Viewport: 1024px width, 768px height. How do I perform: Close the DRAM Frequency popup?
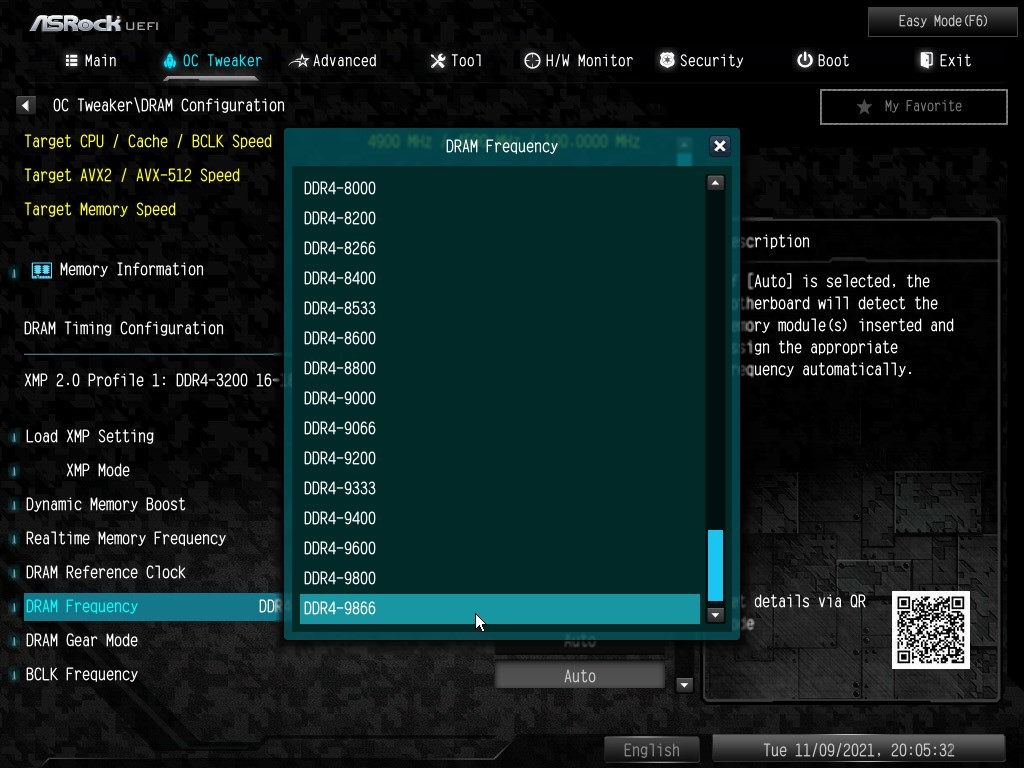coord(719,146)
